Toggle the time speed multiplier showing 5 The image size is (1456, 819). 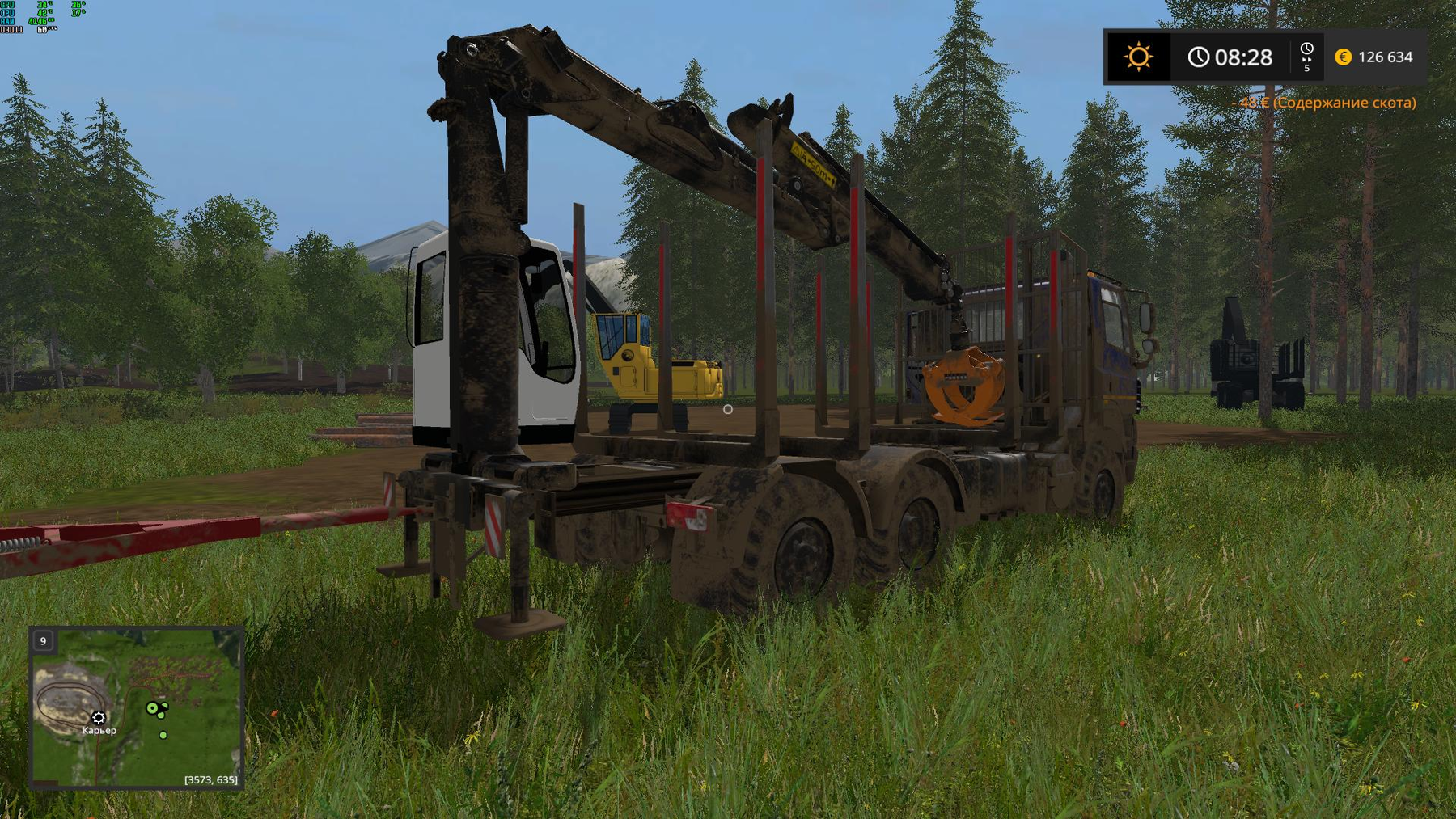[1307, 69]
